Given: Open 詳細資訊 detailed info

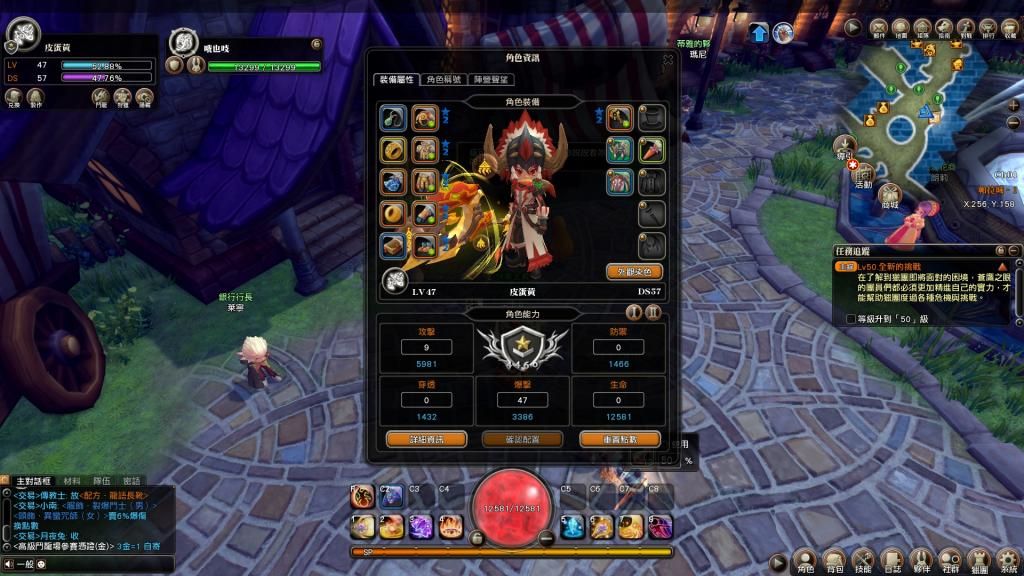Looking at the screenshot, I should pyautogui.click(x=414, y=439).
